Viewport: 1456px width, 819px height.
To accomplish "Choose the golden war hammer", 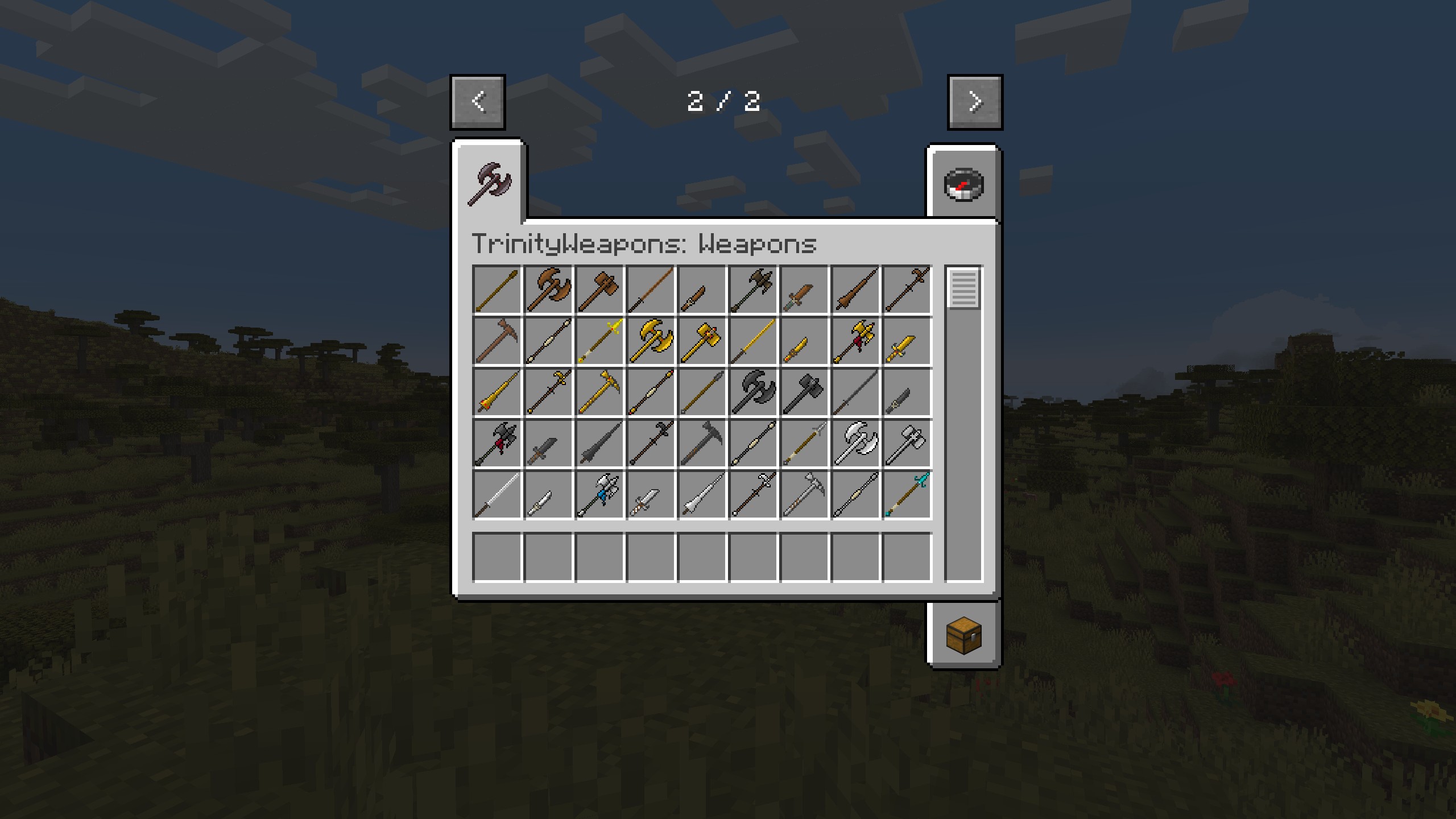I will coord(702,341).
